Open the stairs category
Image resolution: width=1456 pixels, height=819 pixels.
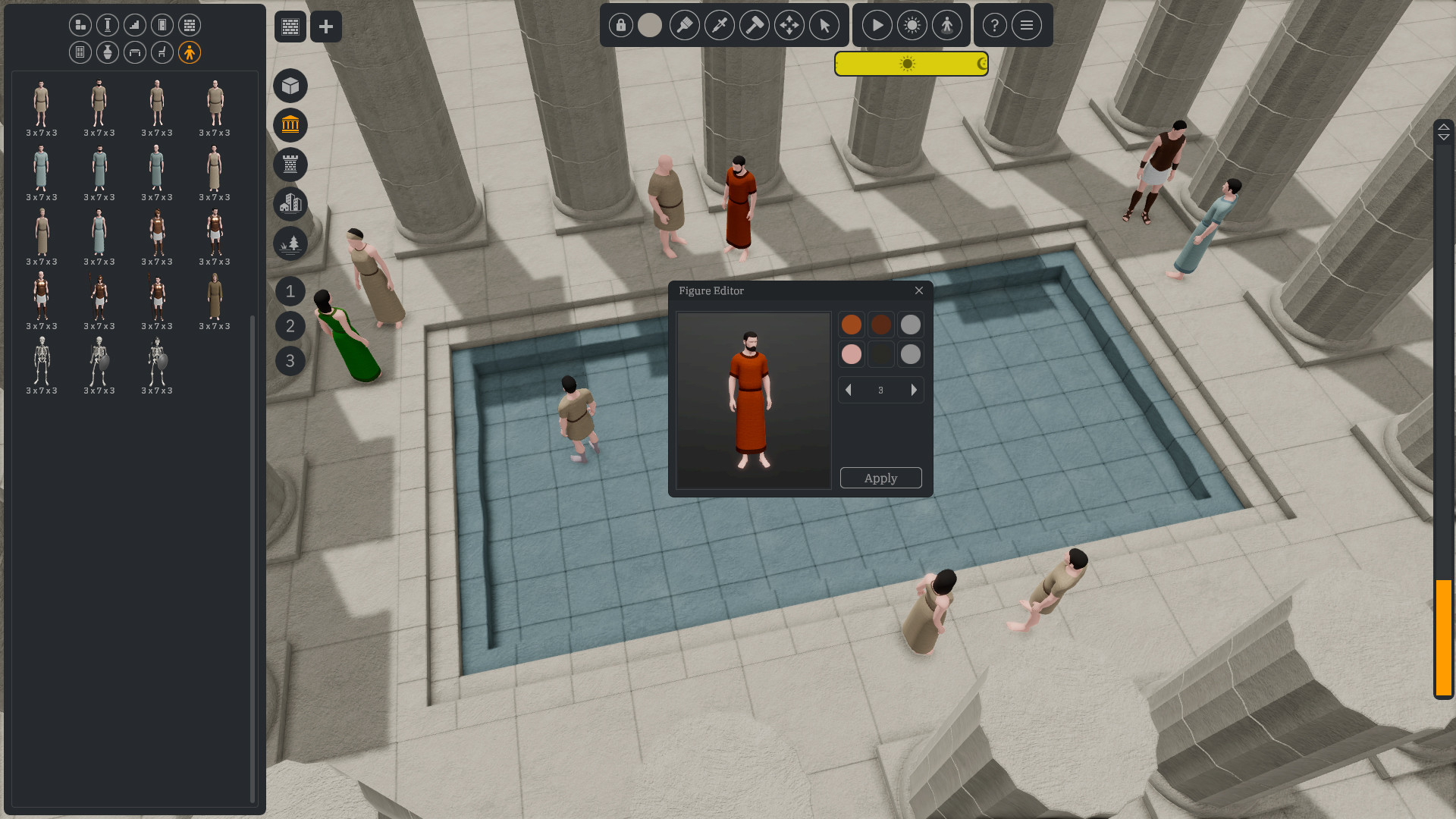click(x=134, y=25)
